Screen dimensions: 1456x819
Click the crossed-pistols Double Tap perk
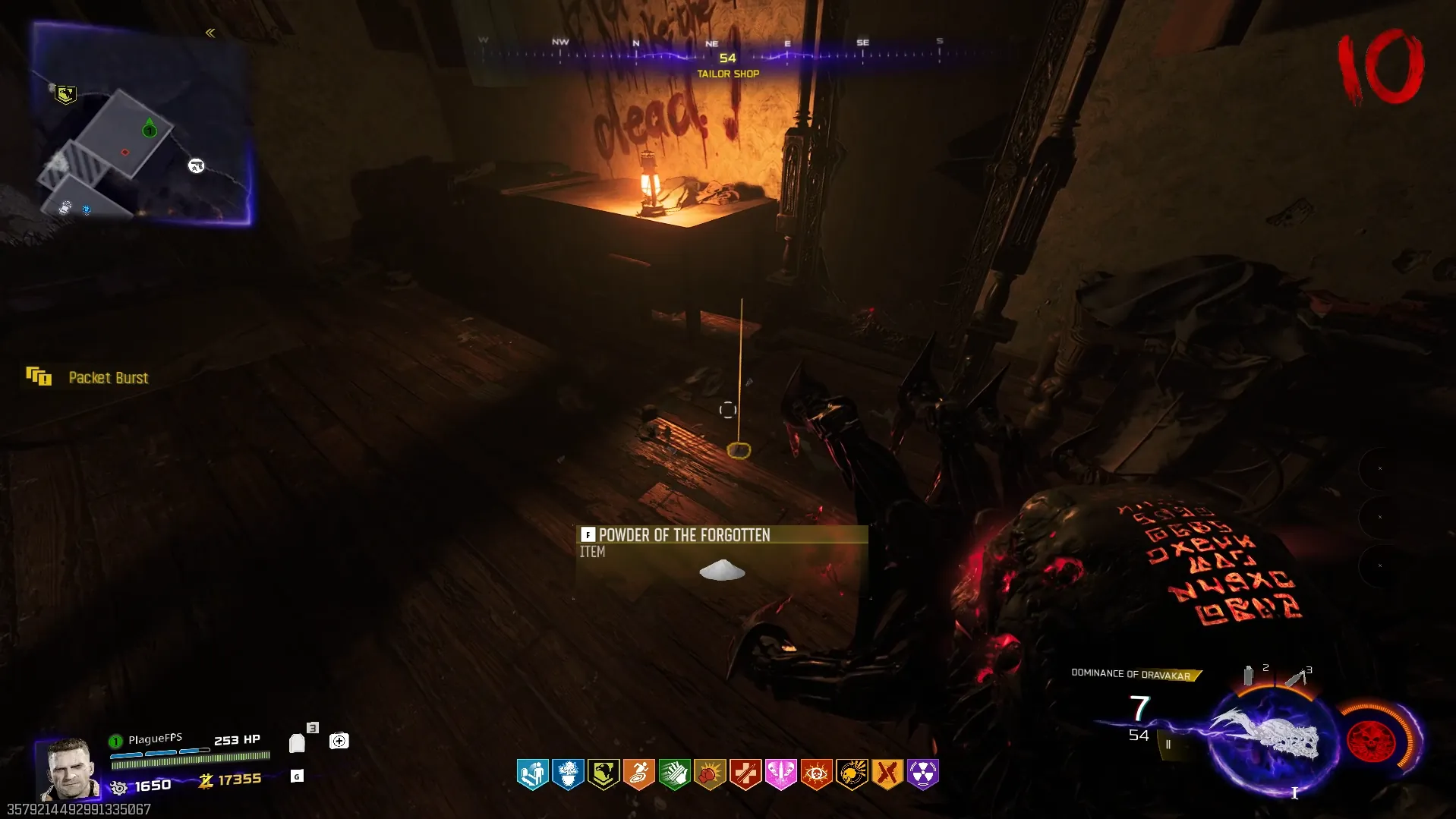[887, 774]
